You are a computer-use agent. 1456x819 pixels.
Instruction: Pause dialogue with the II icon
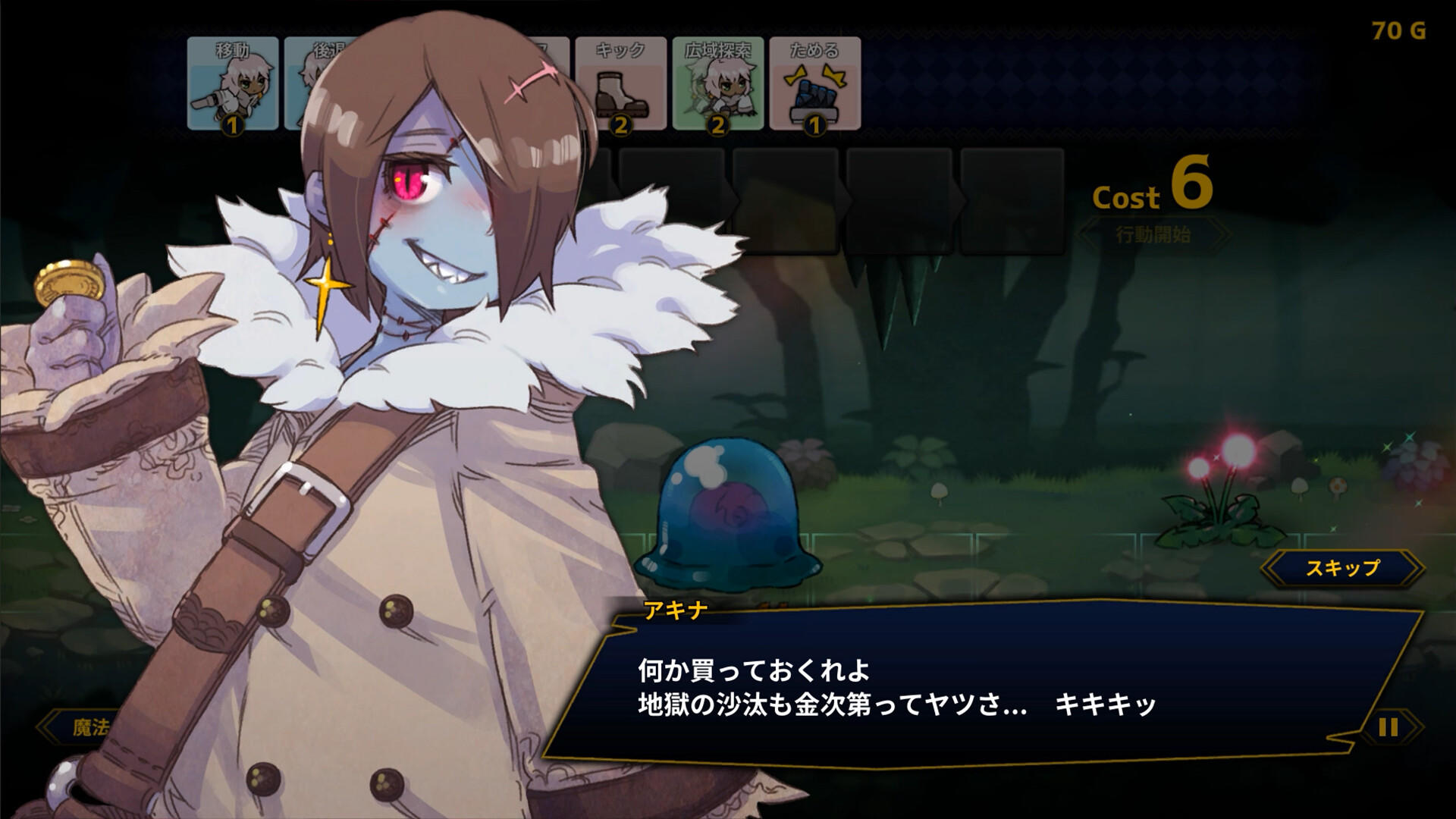[1388, 726]
